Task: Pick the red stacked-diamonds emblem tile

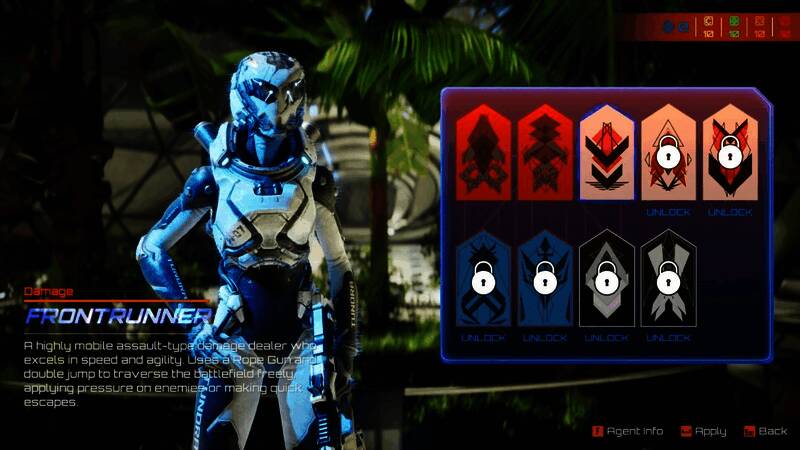Action: (545, 153)
